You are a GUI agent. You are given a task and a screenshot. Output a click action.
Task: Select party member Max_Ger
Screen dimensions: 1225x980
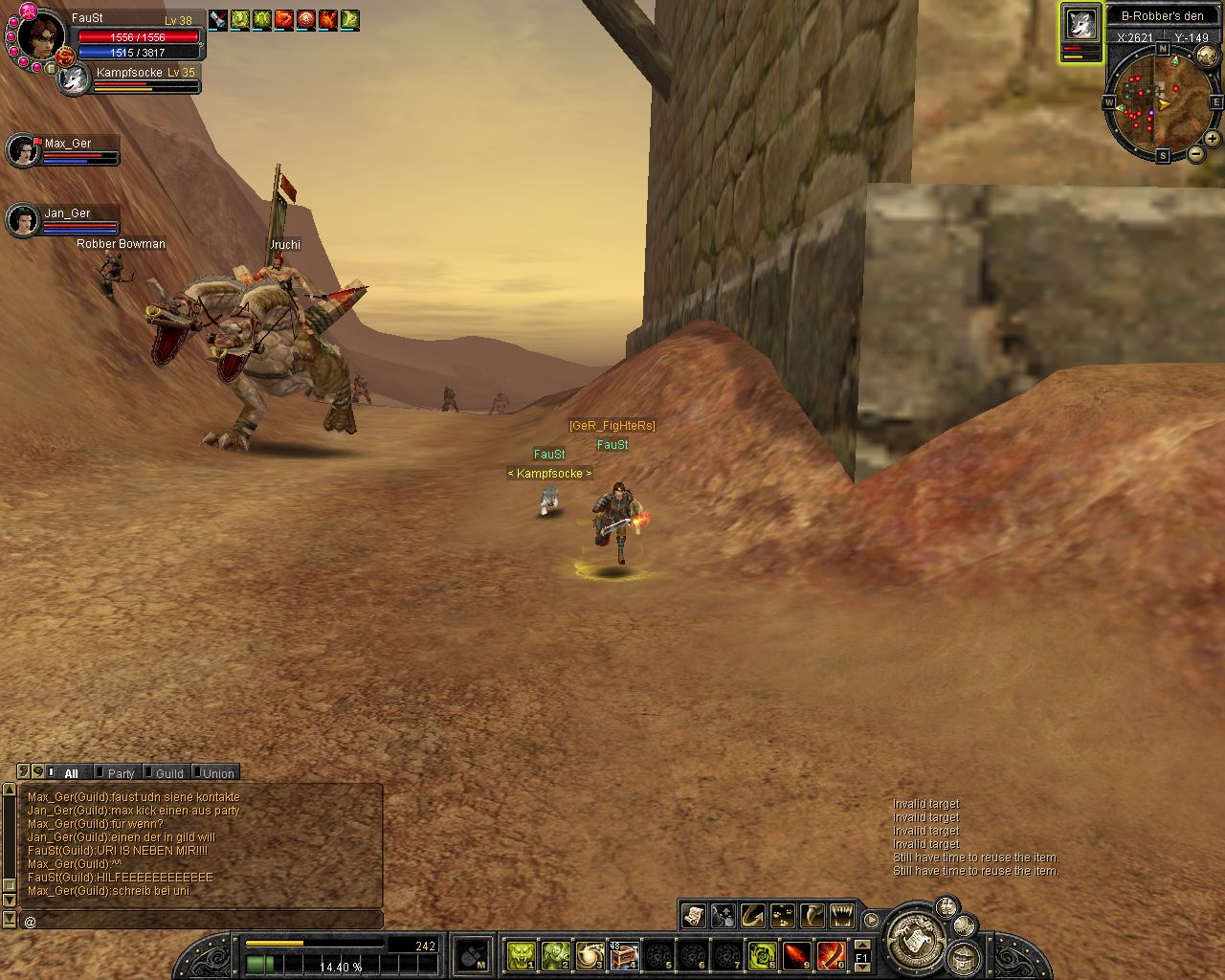pos(23,150)
